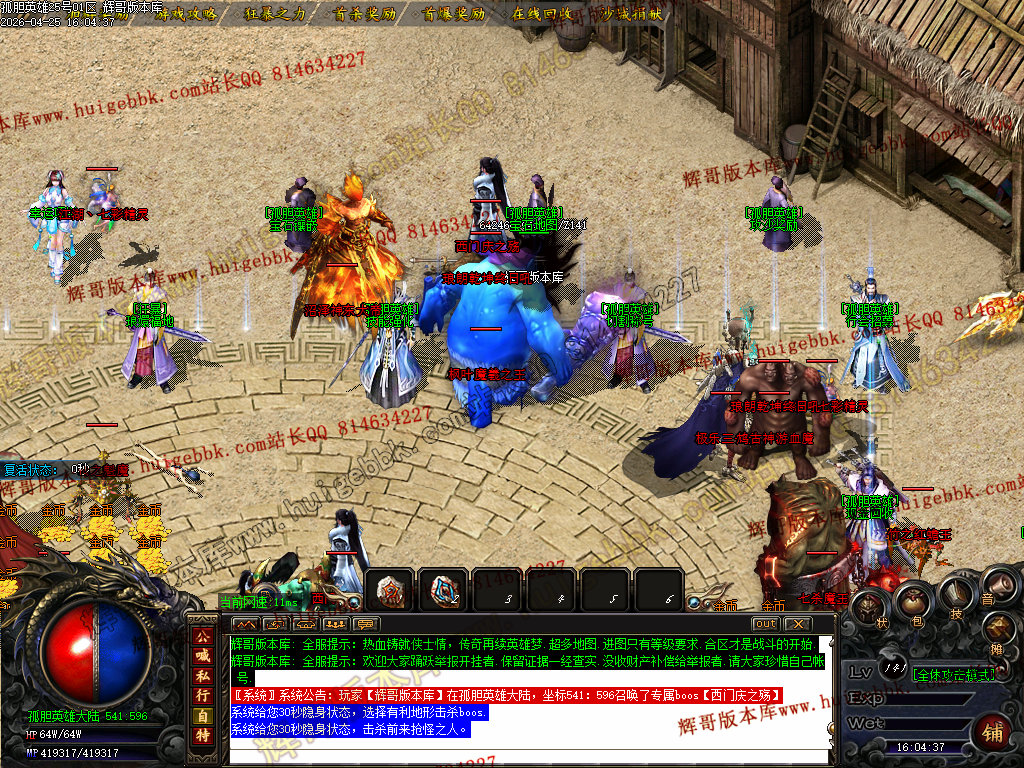Close the game with the X button
Image resolution: width=1024 pixels, height=768 pixels.
pos(797,624)
